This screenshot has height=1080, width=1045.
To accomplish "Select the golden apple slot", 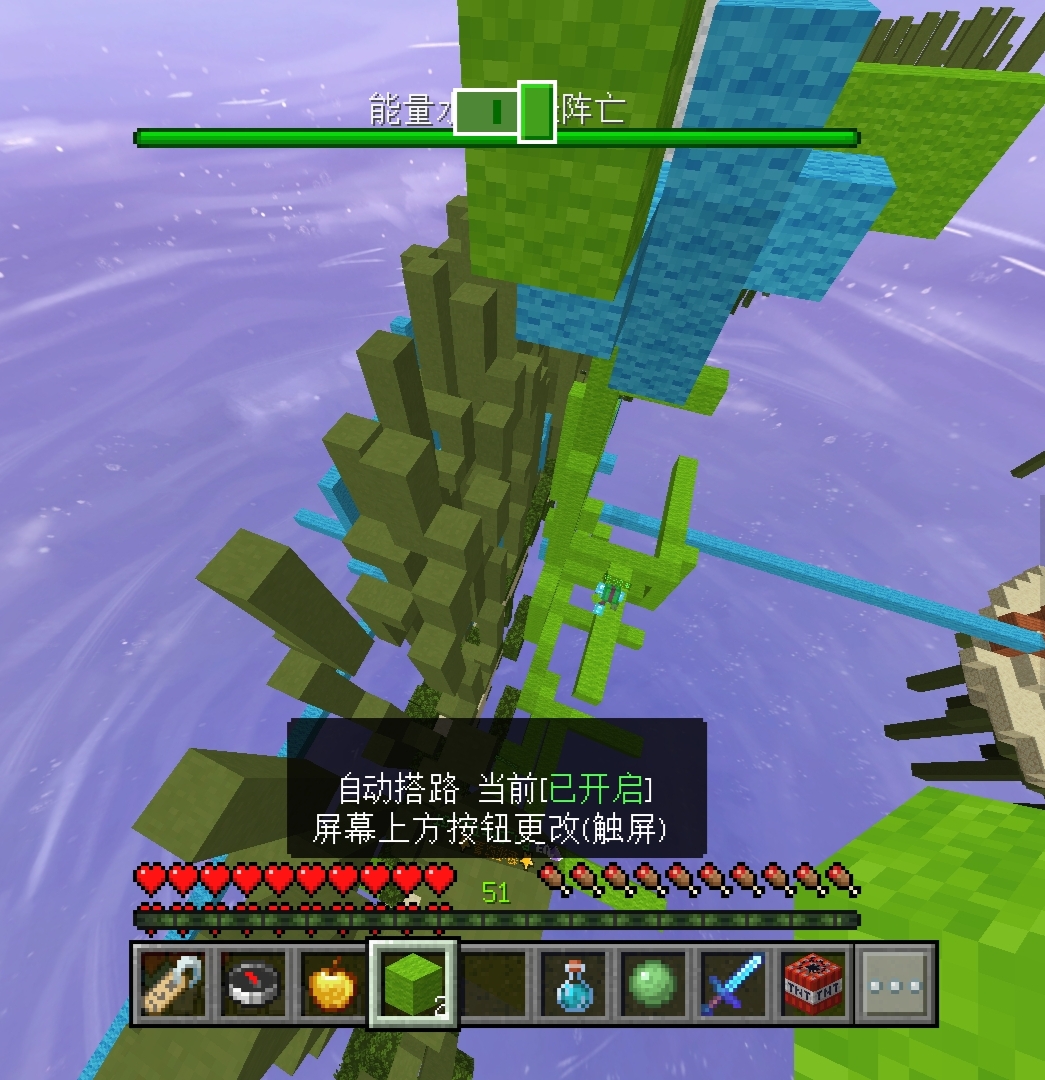I will click(x=332, y=984).
